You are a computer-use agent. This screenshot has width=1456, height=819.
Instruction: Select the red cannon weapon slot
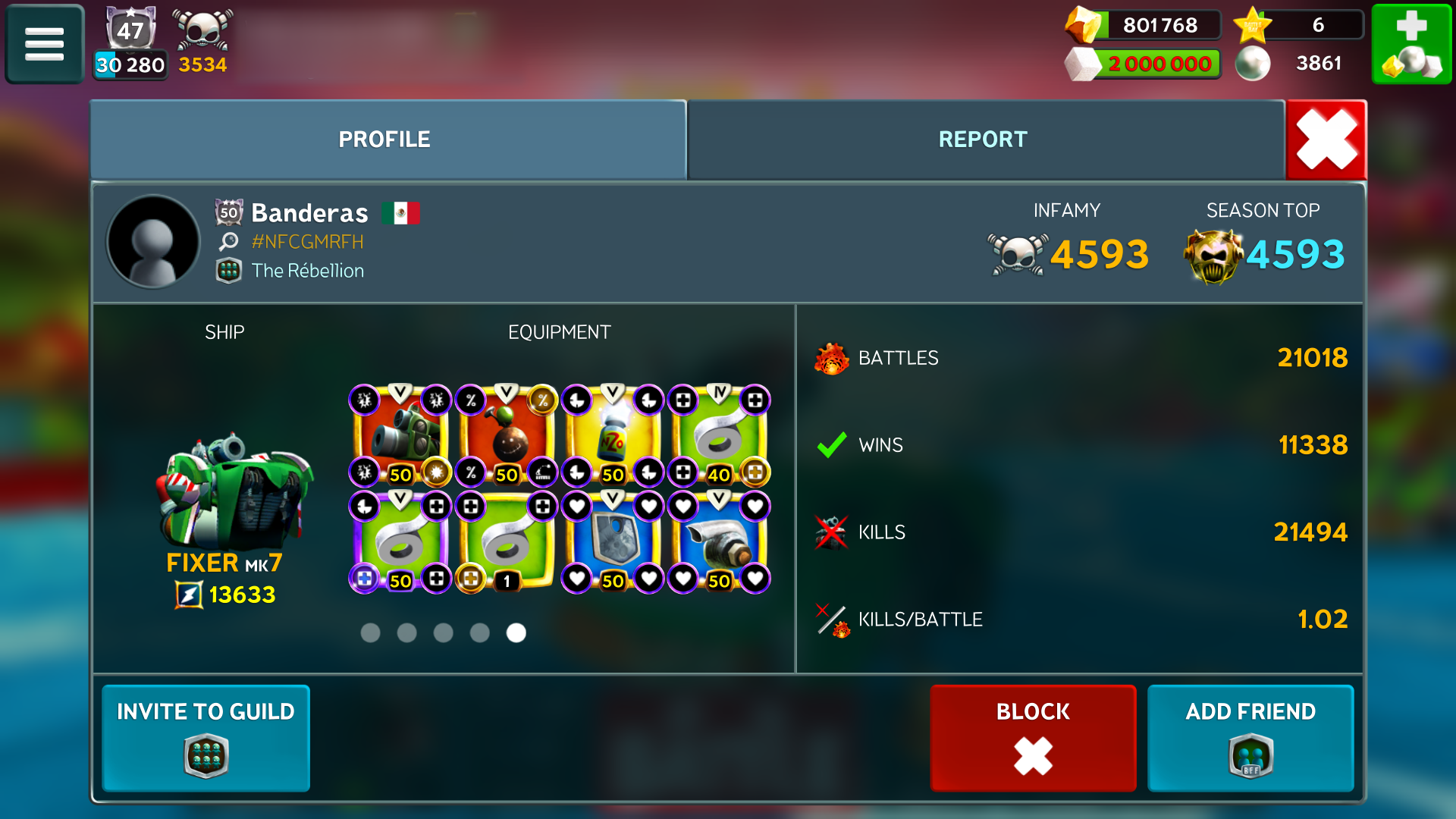click(400, 436)
